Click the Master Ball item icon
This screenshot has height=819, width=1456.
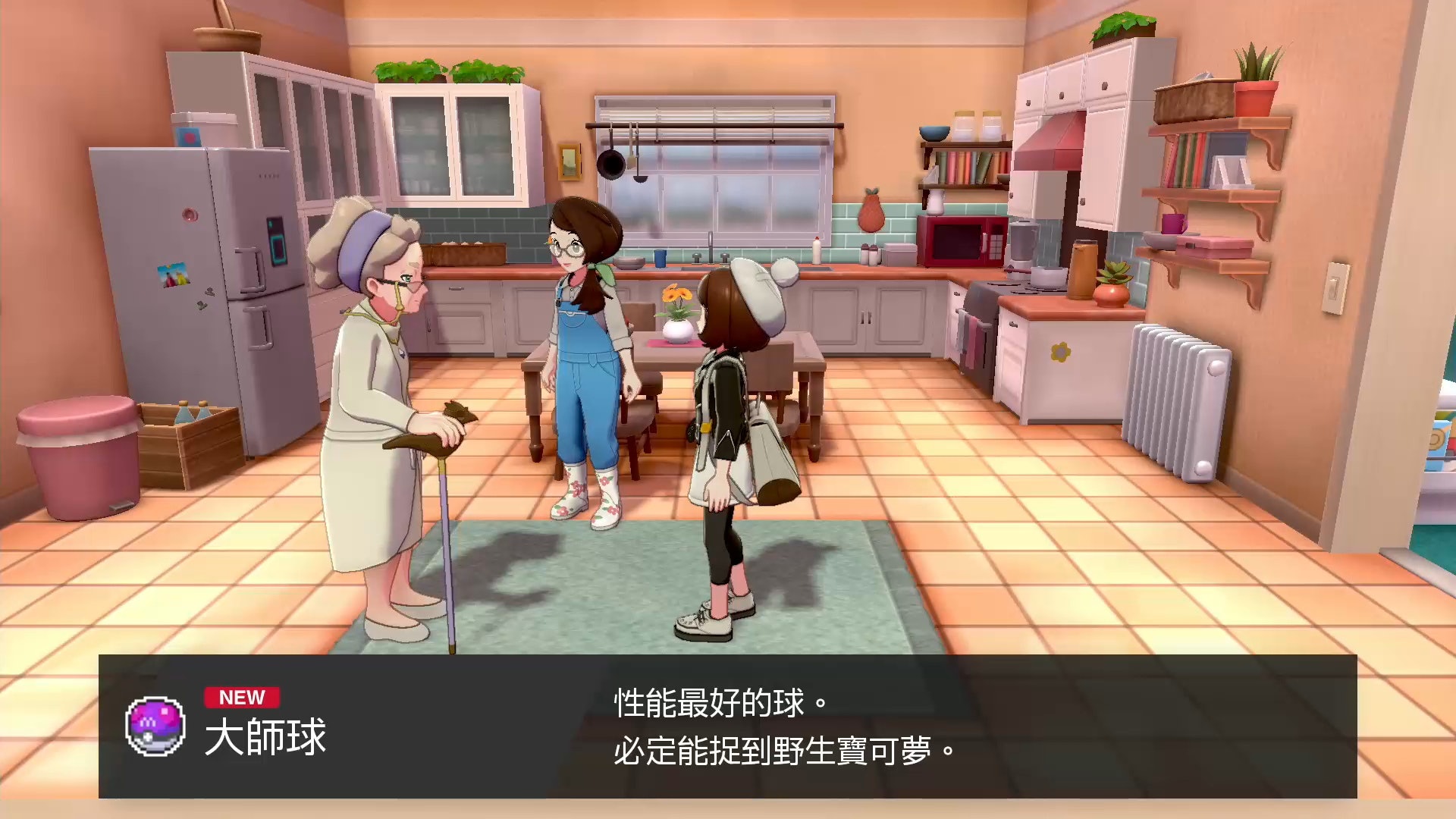pos(155,726)
